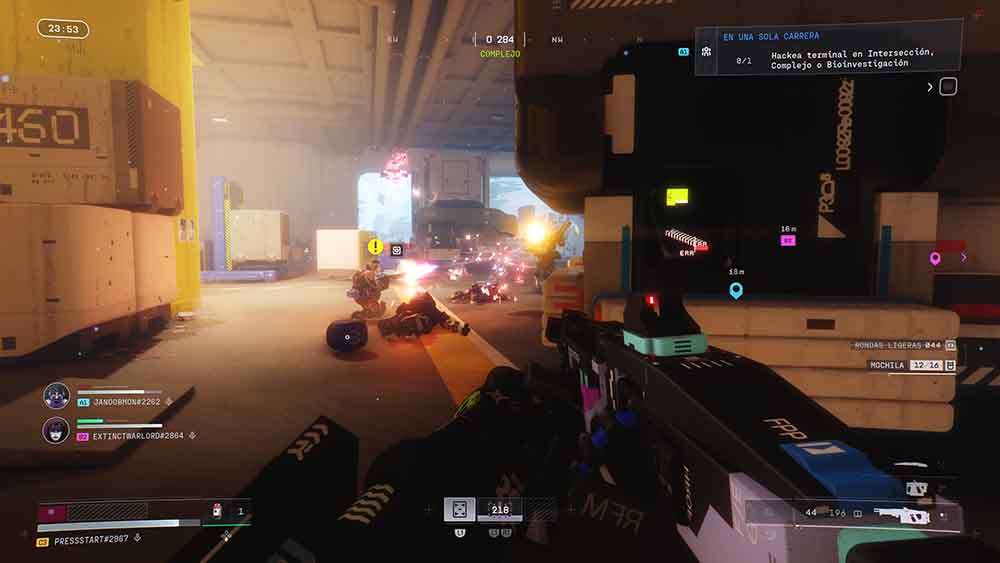Open the 'En una sola carrera' objective tracker
1000x563 pixels.
point(828,48)
